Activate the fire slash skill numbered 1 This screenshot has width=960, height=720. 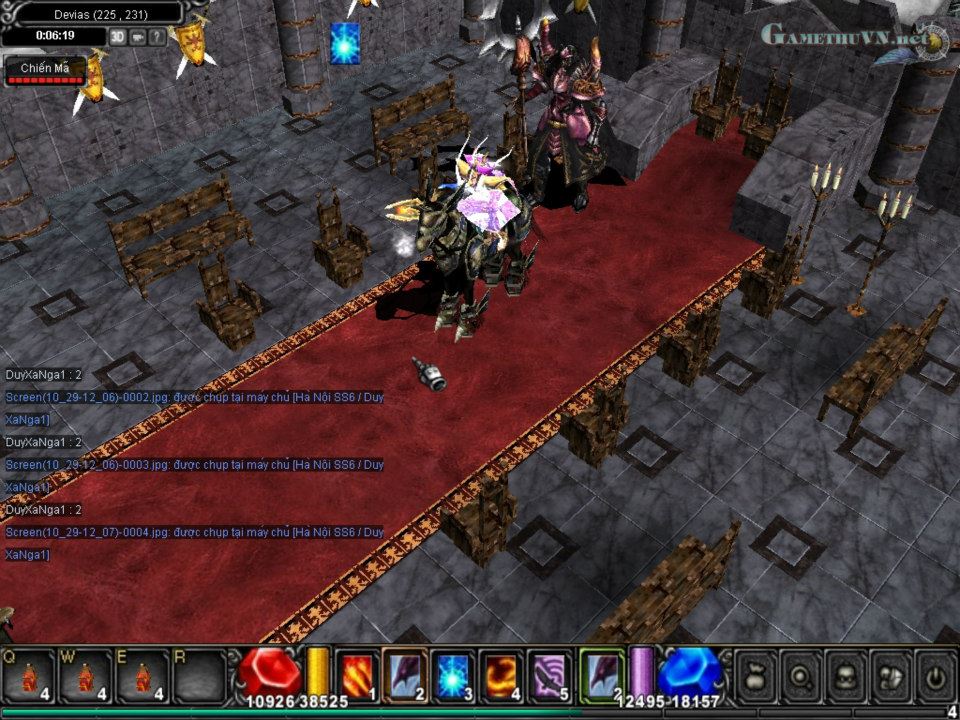pyautogui.click(x=357, y=674)
